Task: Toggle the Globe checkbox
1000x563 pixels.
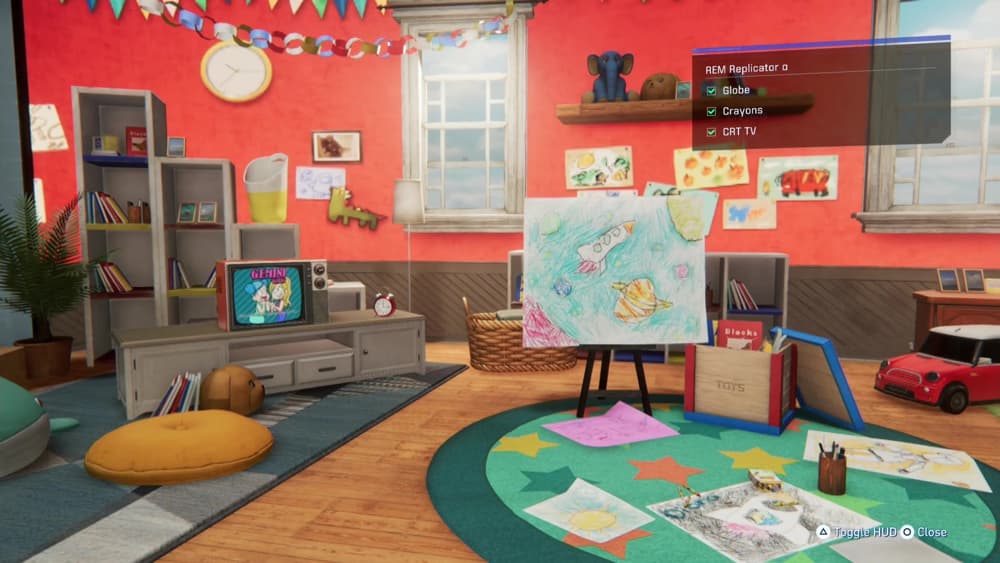Action: click(x=711, y=90)
